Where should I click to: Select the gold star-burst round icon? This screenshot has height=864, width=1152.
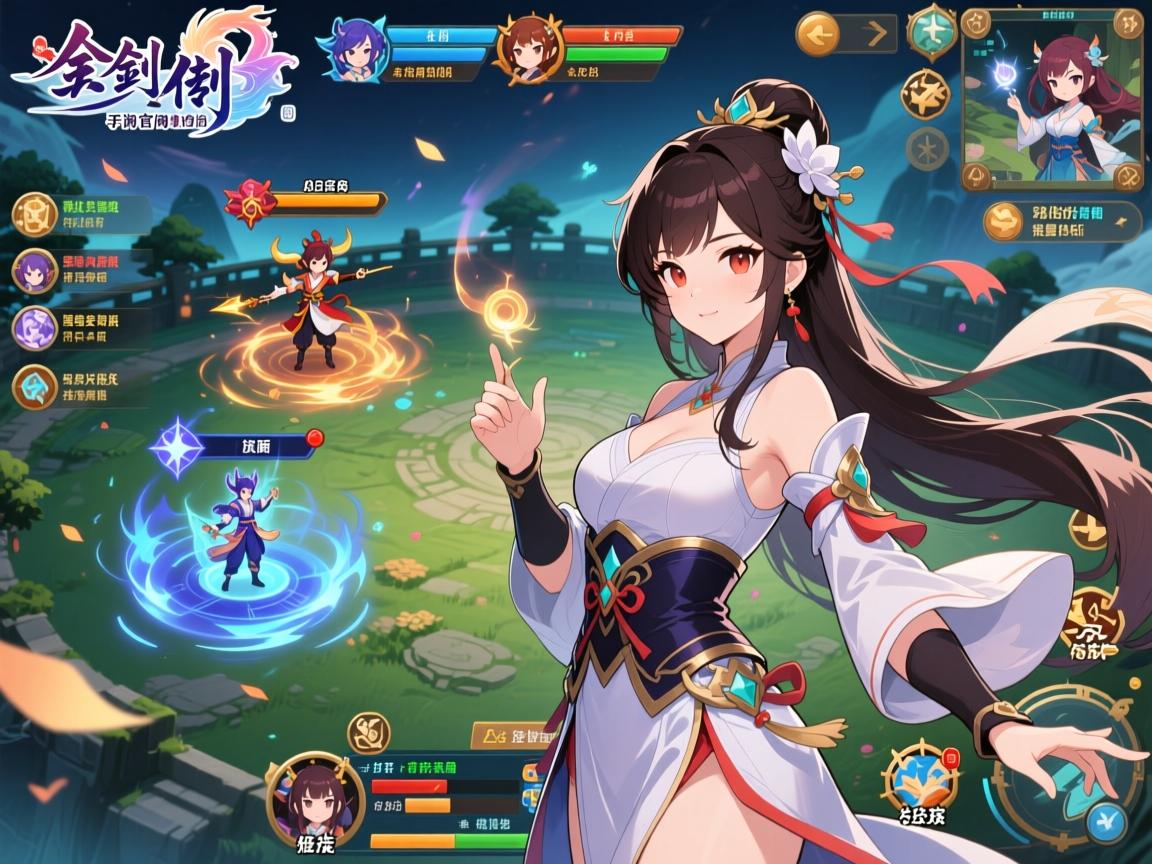(x=925, y=95)
